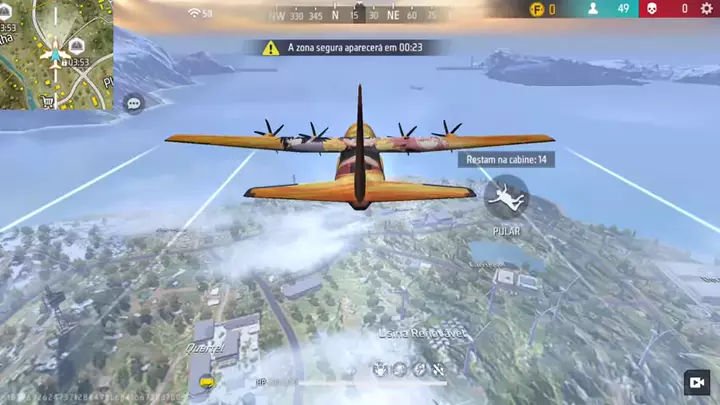Expand the minimap
This screenshot has height=405, width=720.
coord(56,54)
